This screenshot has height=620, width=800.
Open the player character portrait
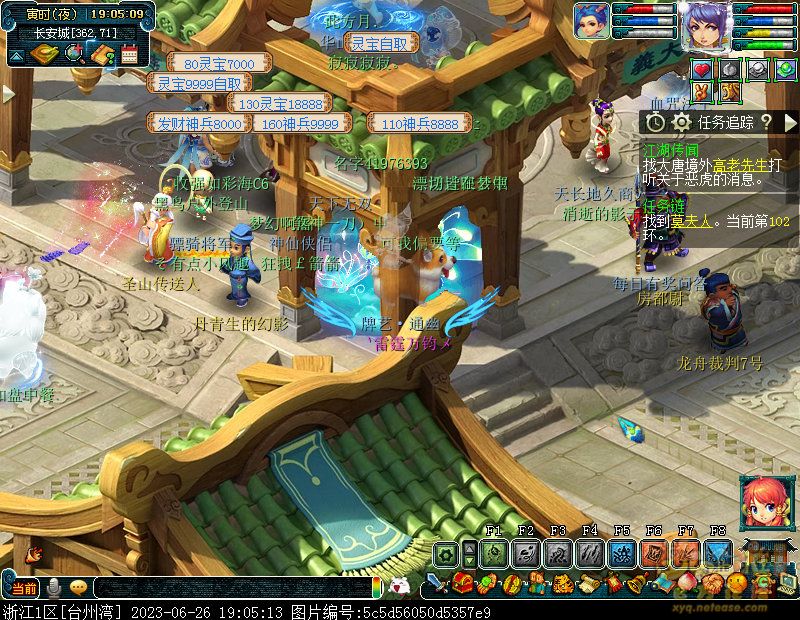coord(705,25)
